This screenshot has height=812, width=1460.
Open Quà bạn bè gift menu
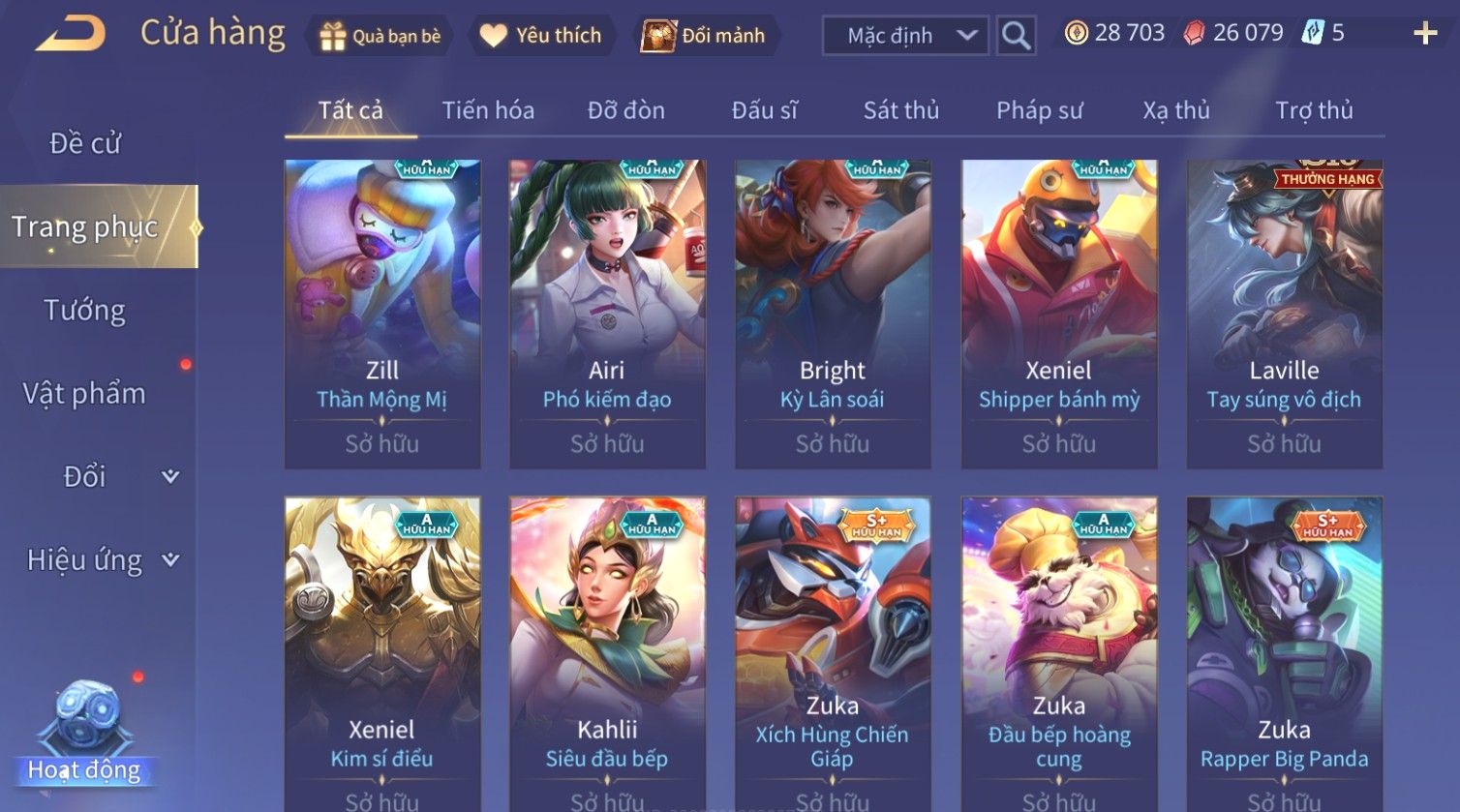pyautogui.click(x=380, y=36)
